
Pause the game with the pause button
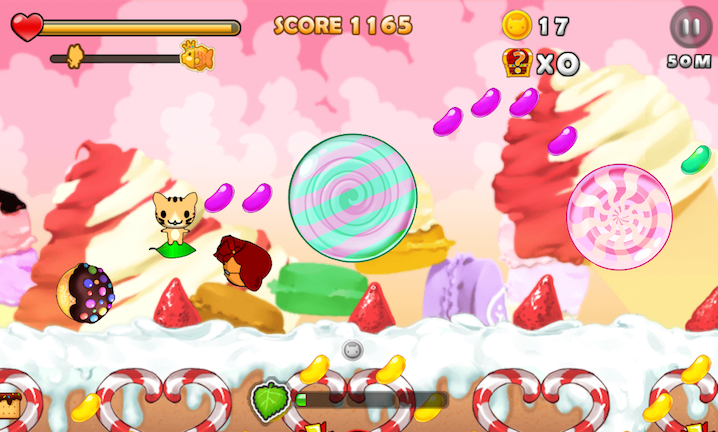point(688,26)
